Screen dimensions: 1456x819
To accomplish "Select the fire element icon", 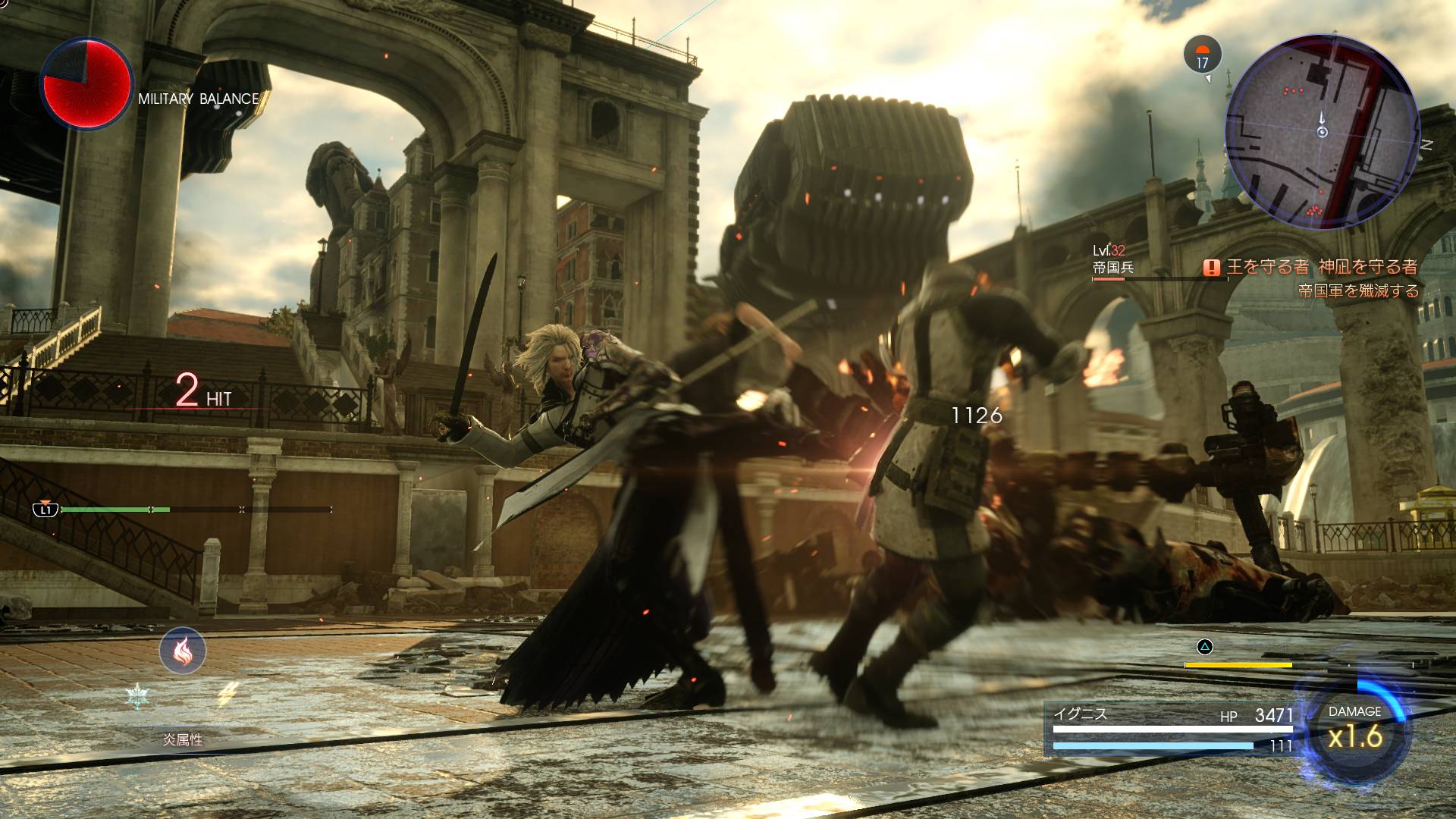I will tap(183, 651).
